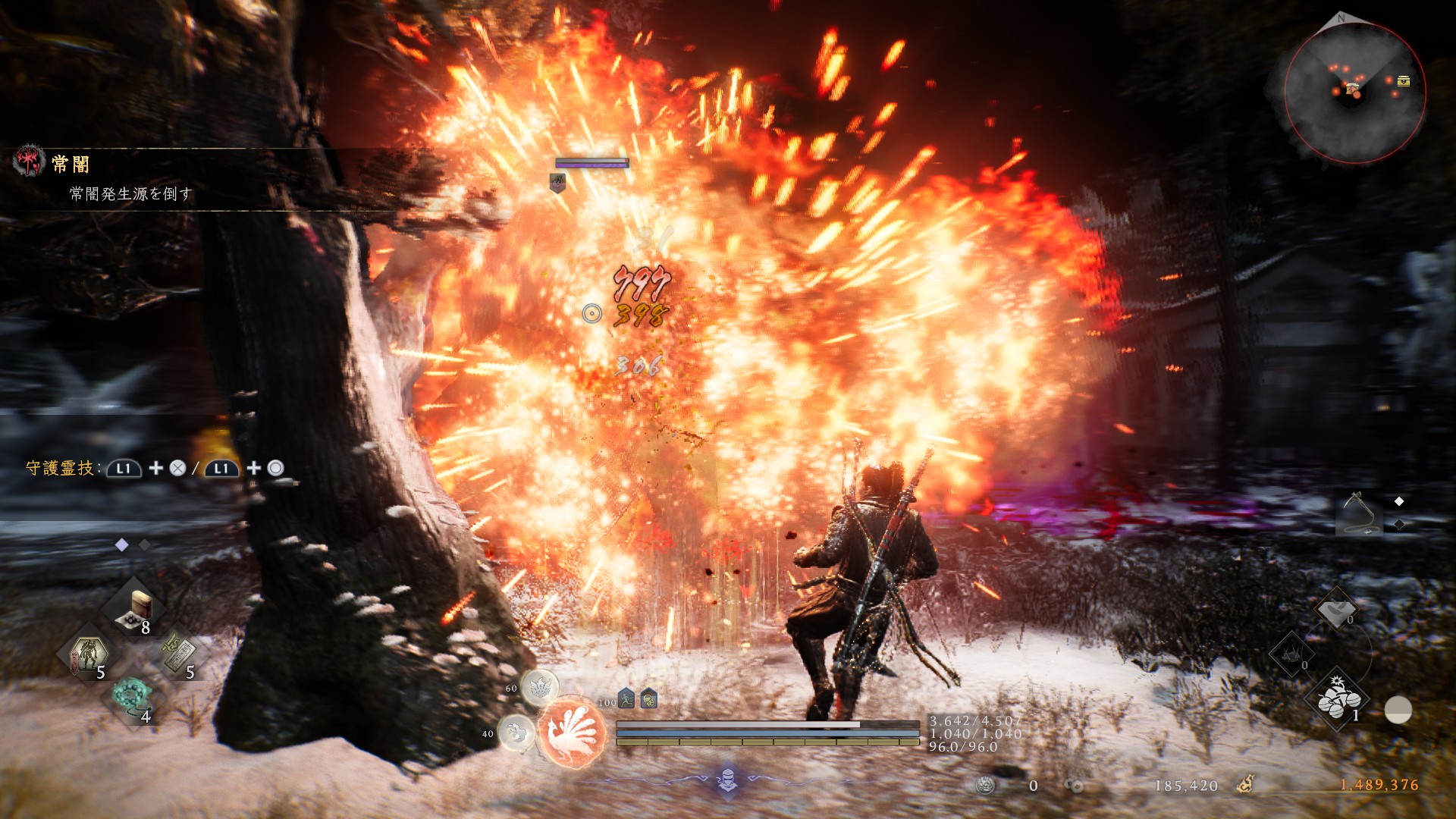Click the treasure chest marker on the minimap
The height and width of the screenshot is (819, 1456).
point(1404,81)
